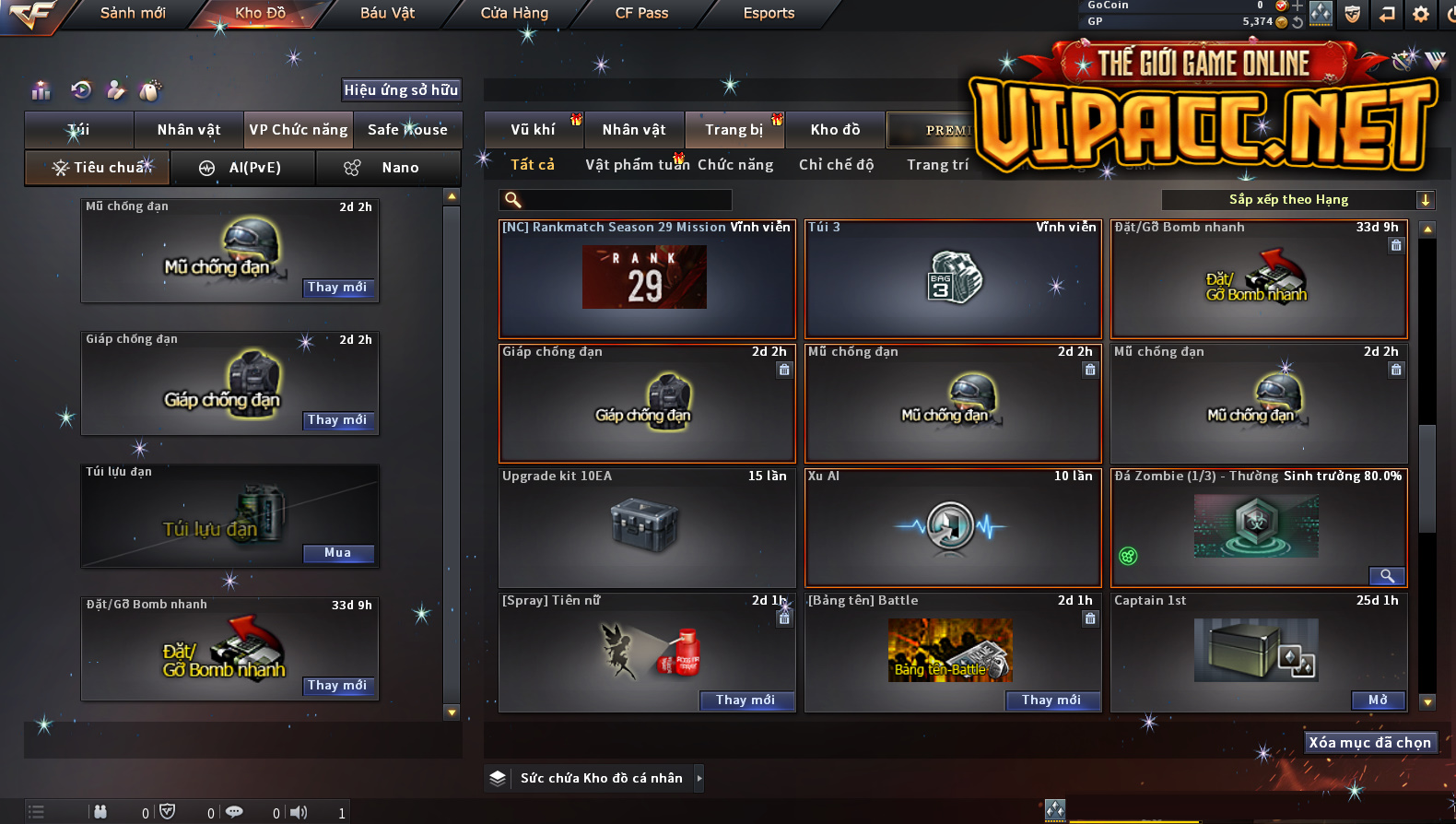
Task: Open the Sảnh mới lobby tab
Action: pos(133,13)
